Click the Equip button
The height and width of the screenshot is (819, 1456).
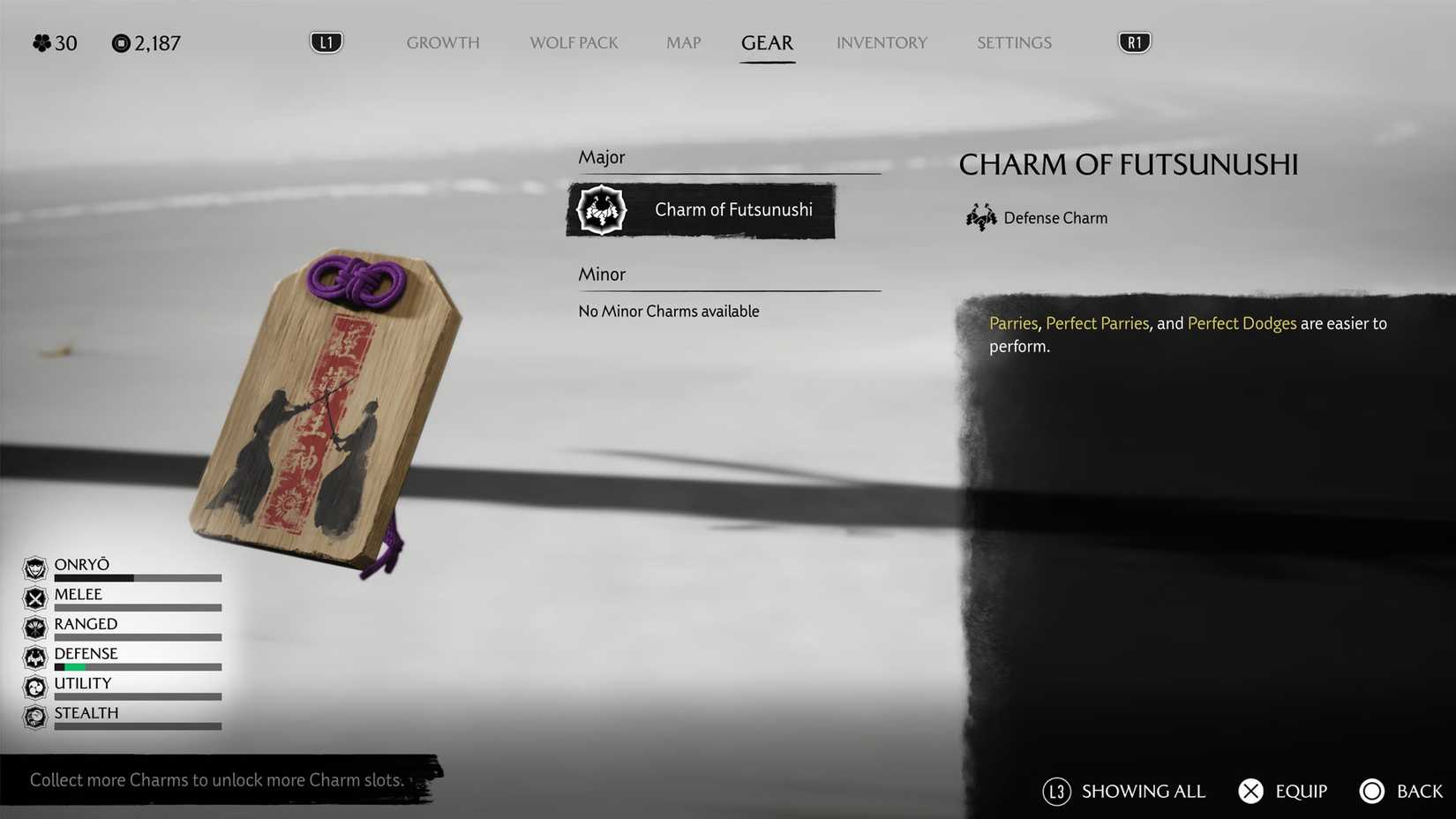pos(1282,791)
